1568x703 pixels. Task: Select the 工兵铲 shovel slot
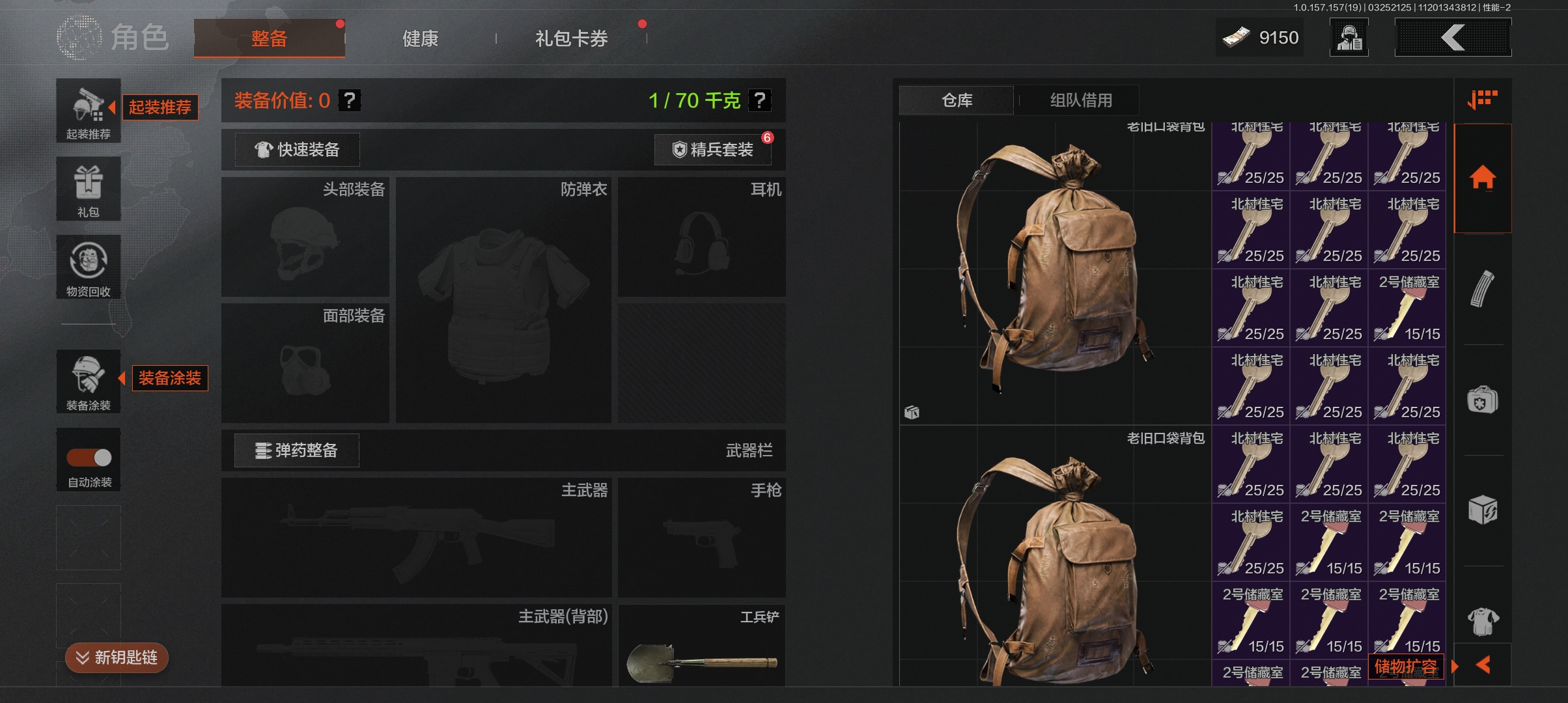(x=701, y=646)
